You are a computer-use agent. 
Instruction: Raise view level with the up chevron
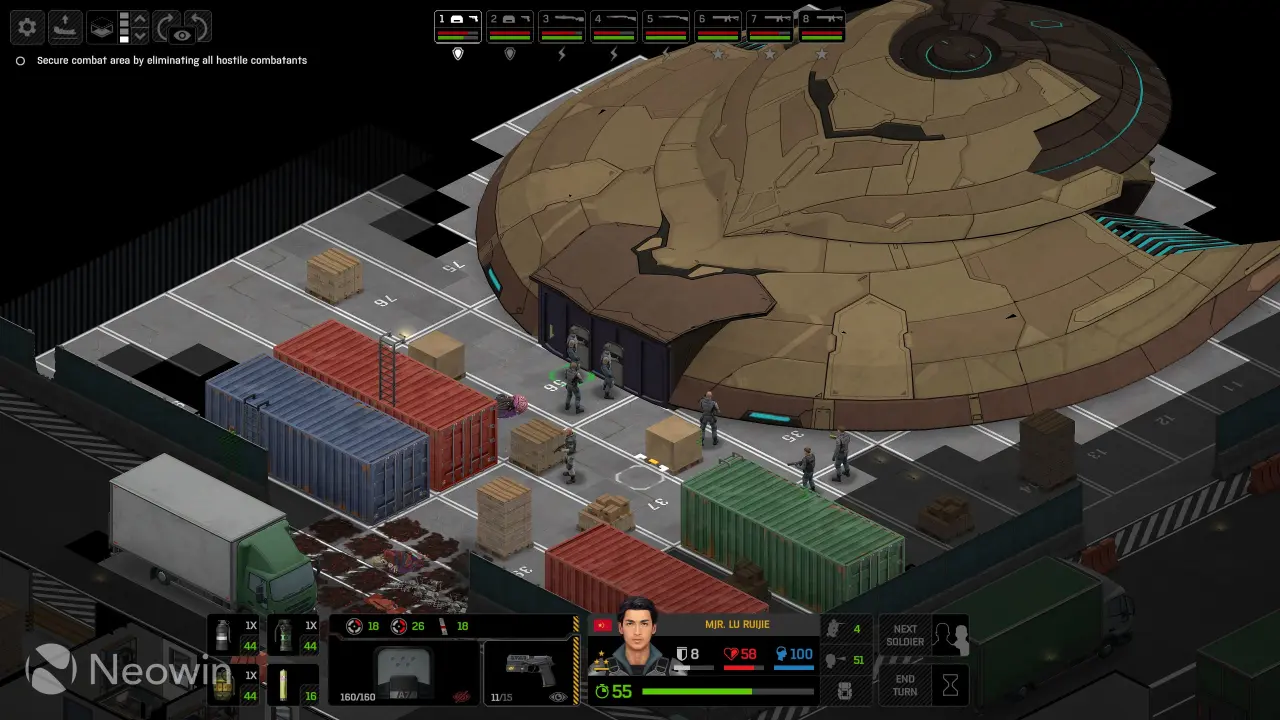coord(140,18)
